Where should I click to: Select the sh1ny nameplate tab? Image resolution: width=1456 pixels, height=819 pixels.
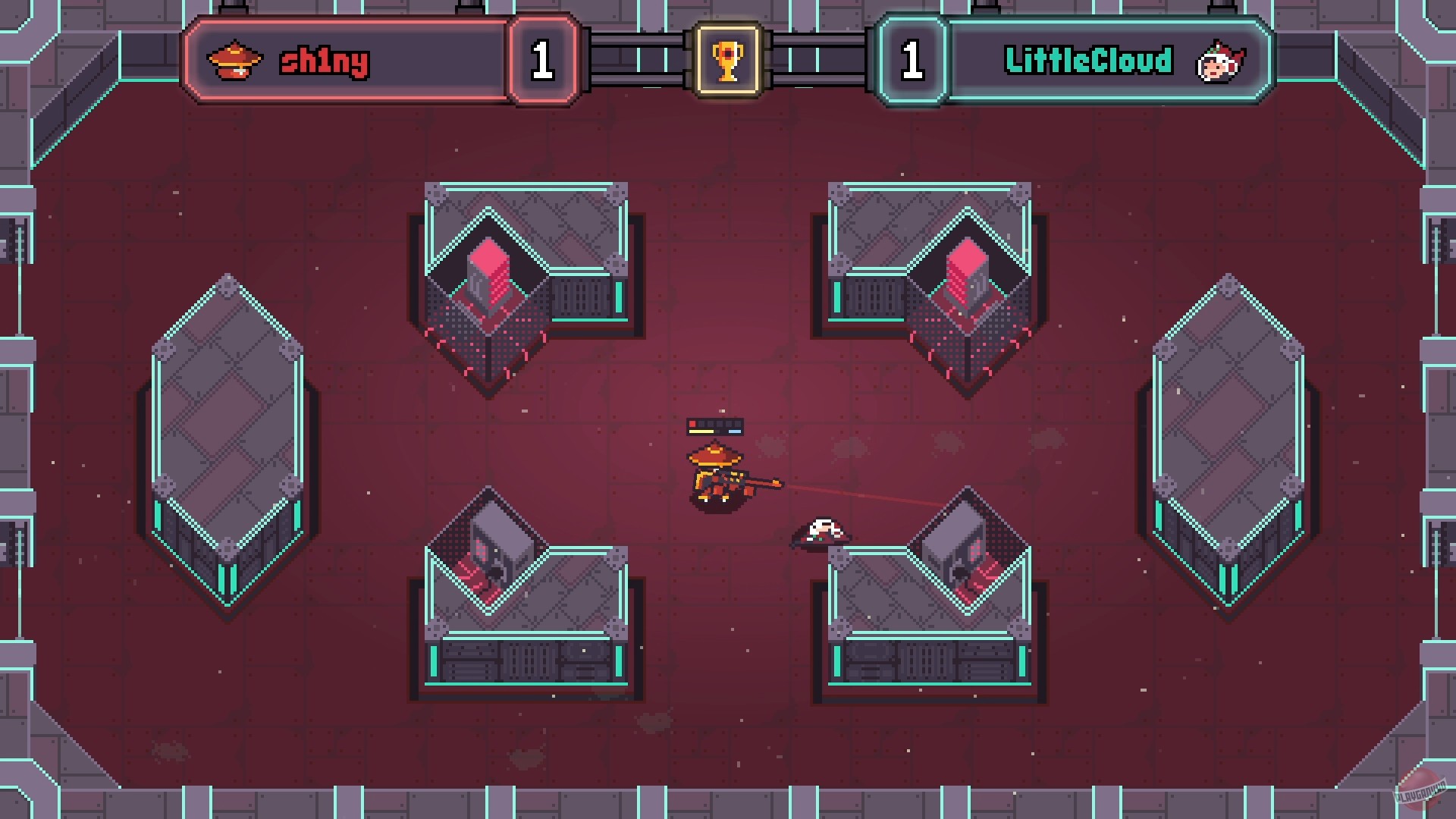[x=326, y=61]
